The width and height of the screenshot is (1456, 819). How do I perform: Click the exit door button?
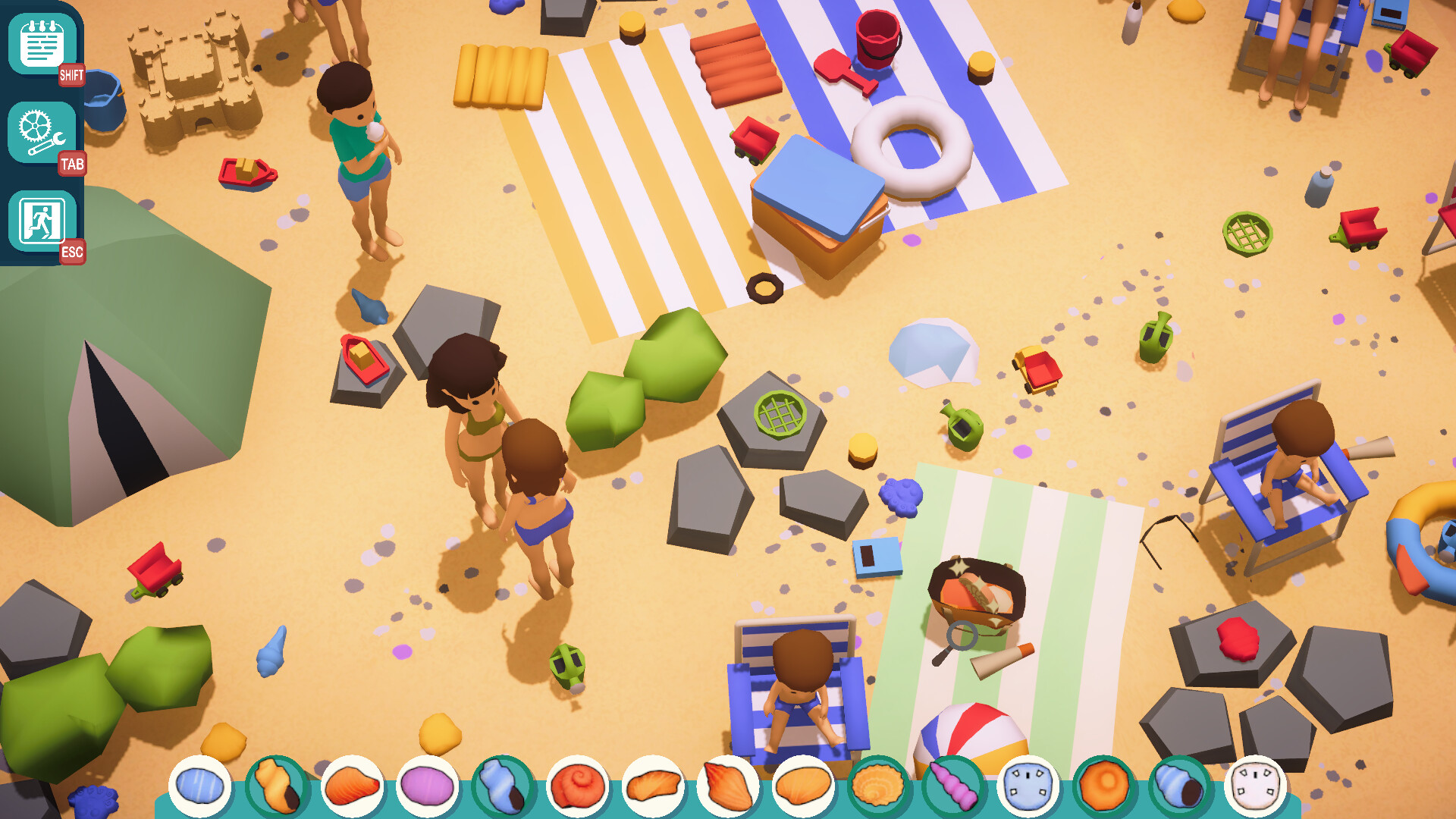42,221
